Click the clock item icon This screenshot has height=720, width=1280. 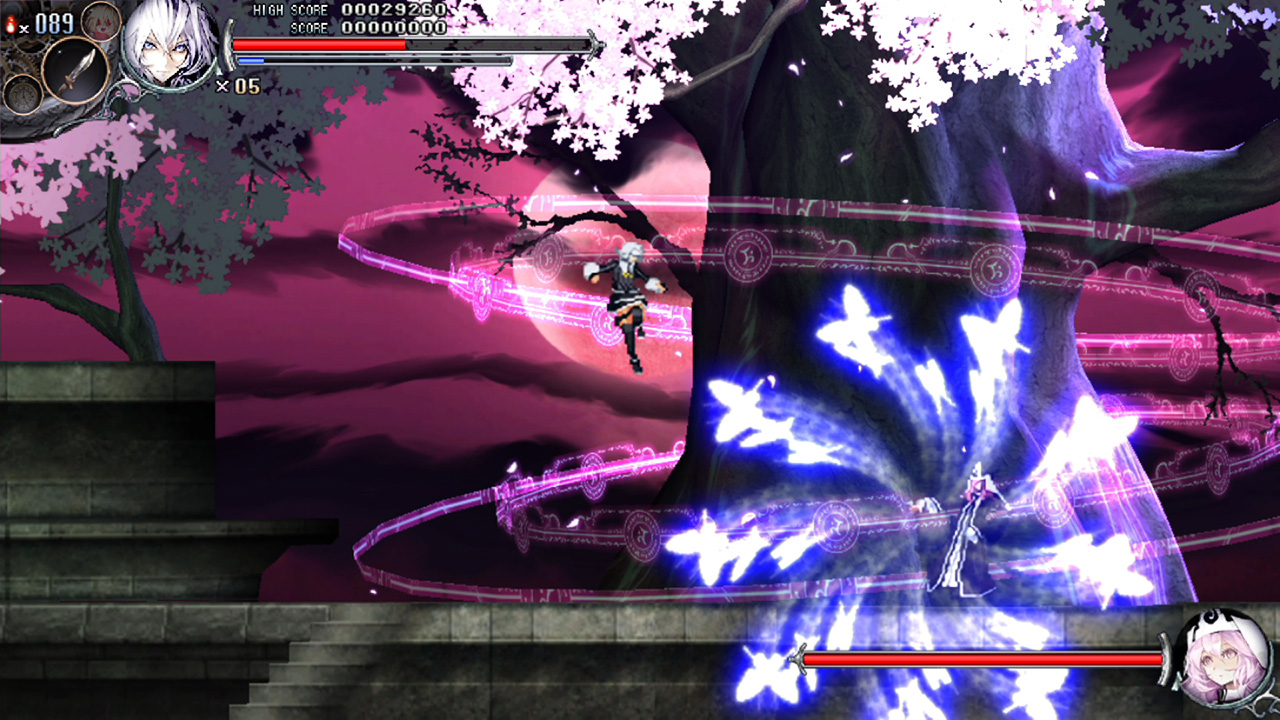click(23, 94)
